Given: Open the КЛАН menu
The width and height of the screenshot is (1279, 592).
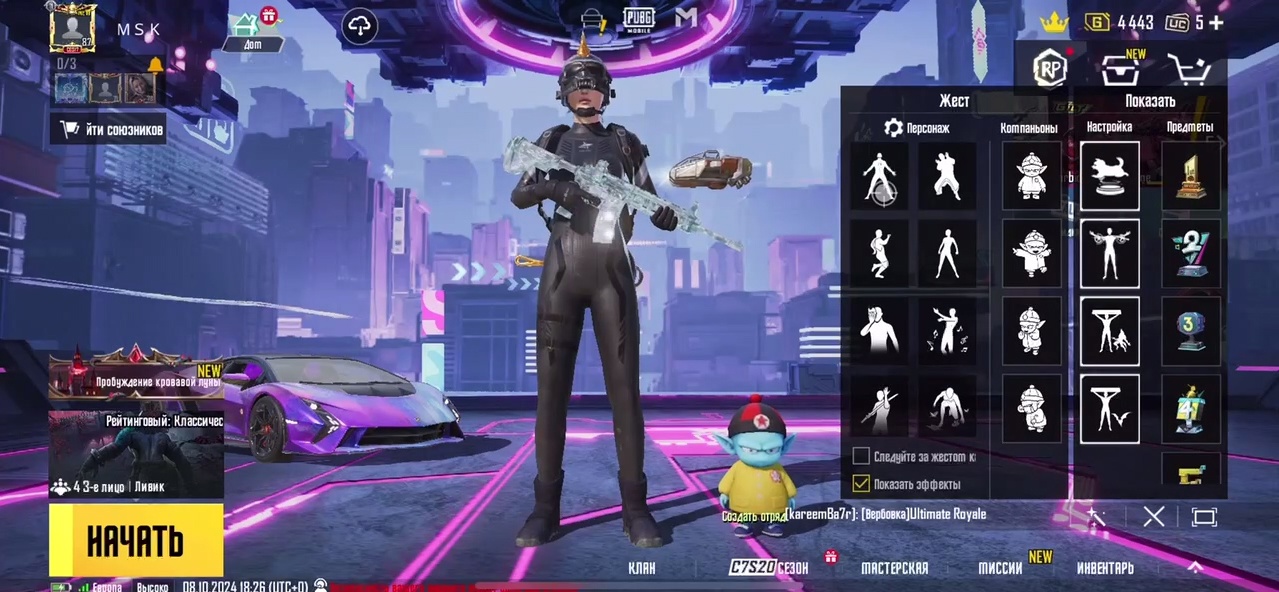Looking at the screenshot, I should point(642,568).
